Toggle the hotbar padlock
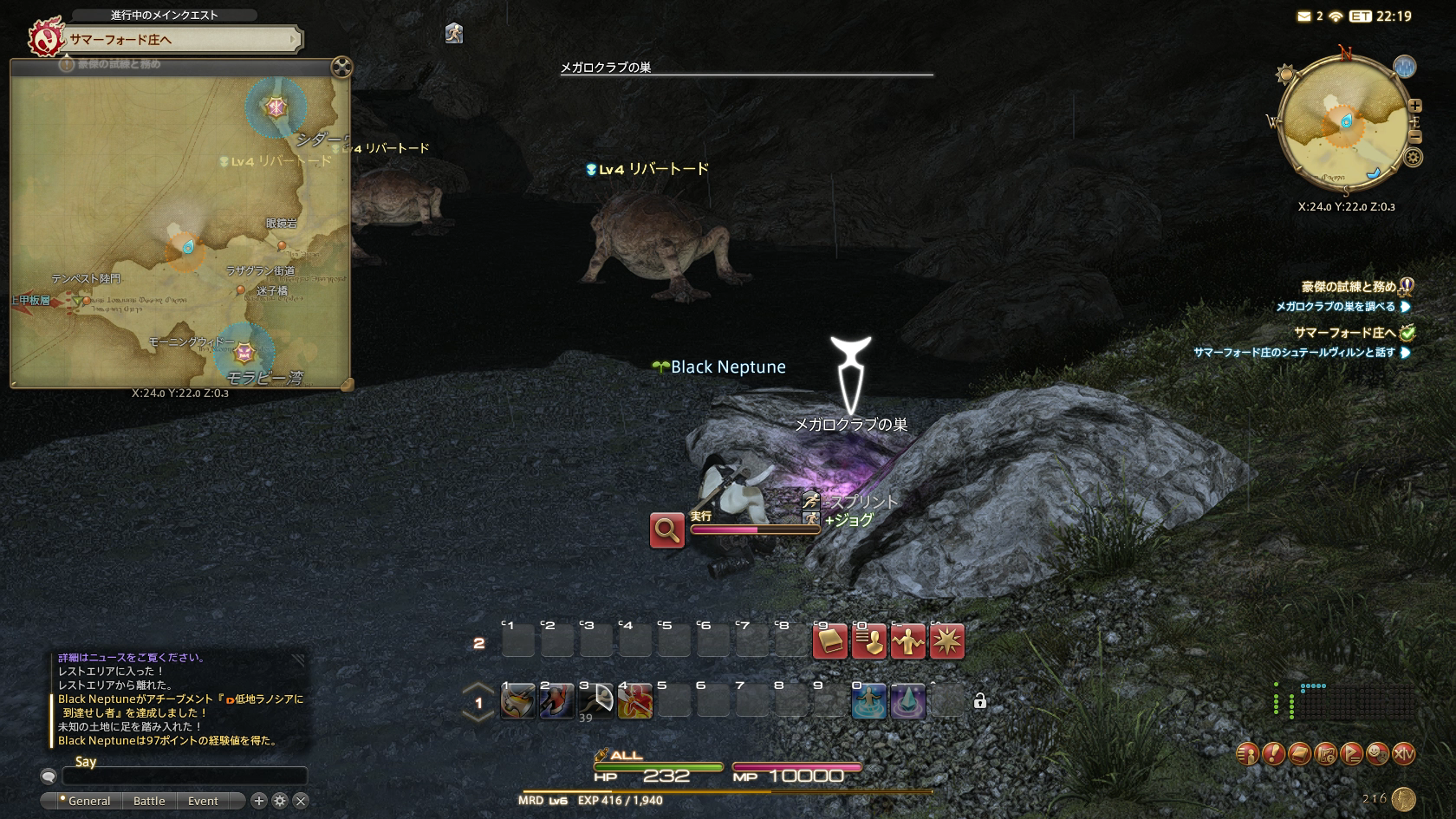 tap(979, 701)
